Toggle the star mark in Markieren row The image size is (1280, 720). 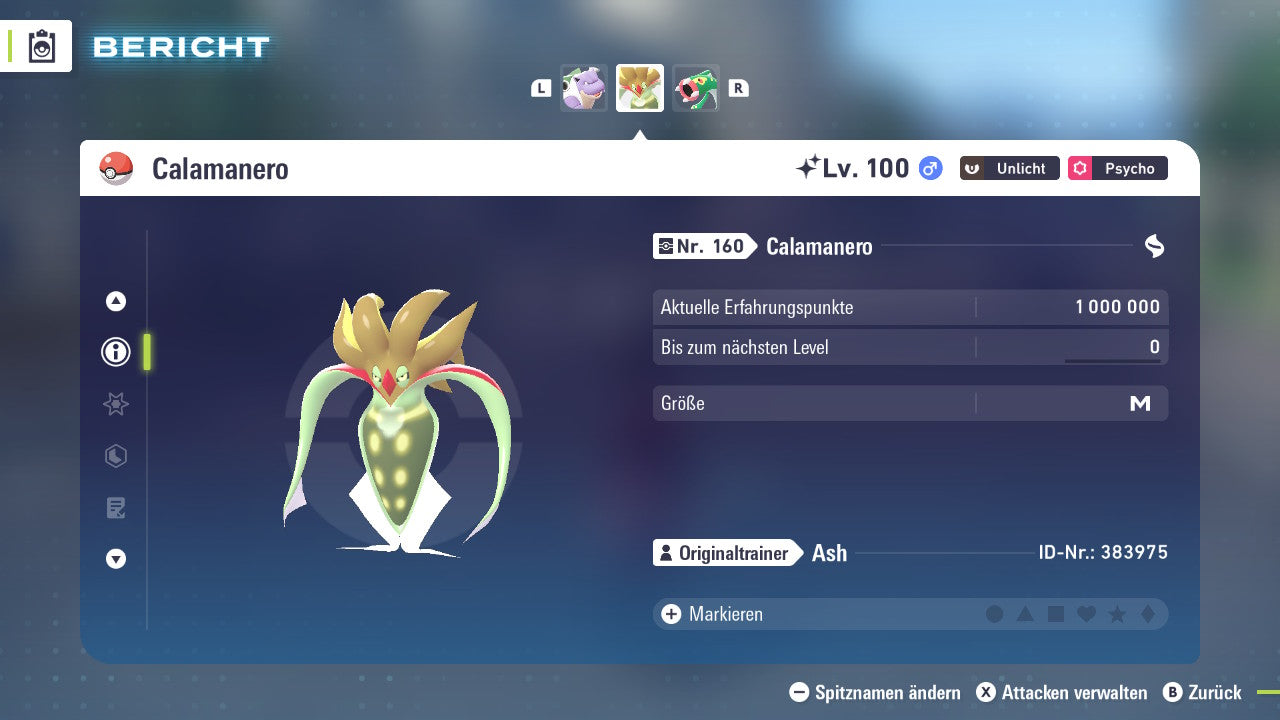(1116, 614)
